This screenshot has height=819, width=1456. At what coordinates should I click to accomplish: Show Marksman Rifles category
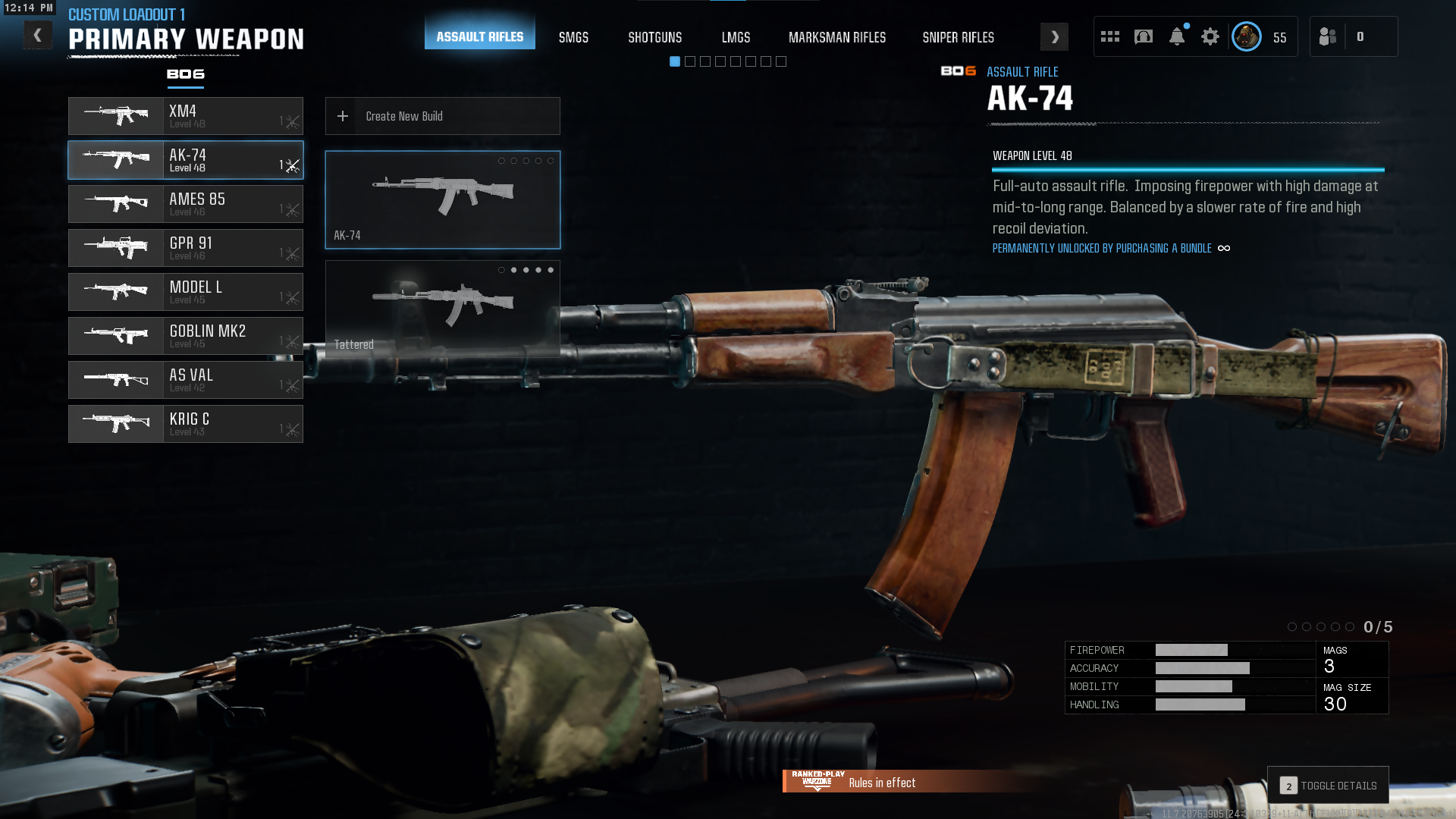point(836,37)
